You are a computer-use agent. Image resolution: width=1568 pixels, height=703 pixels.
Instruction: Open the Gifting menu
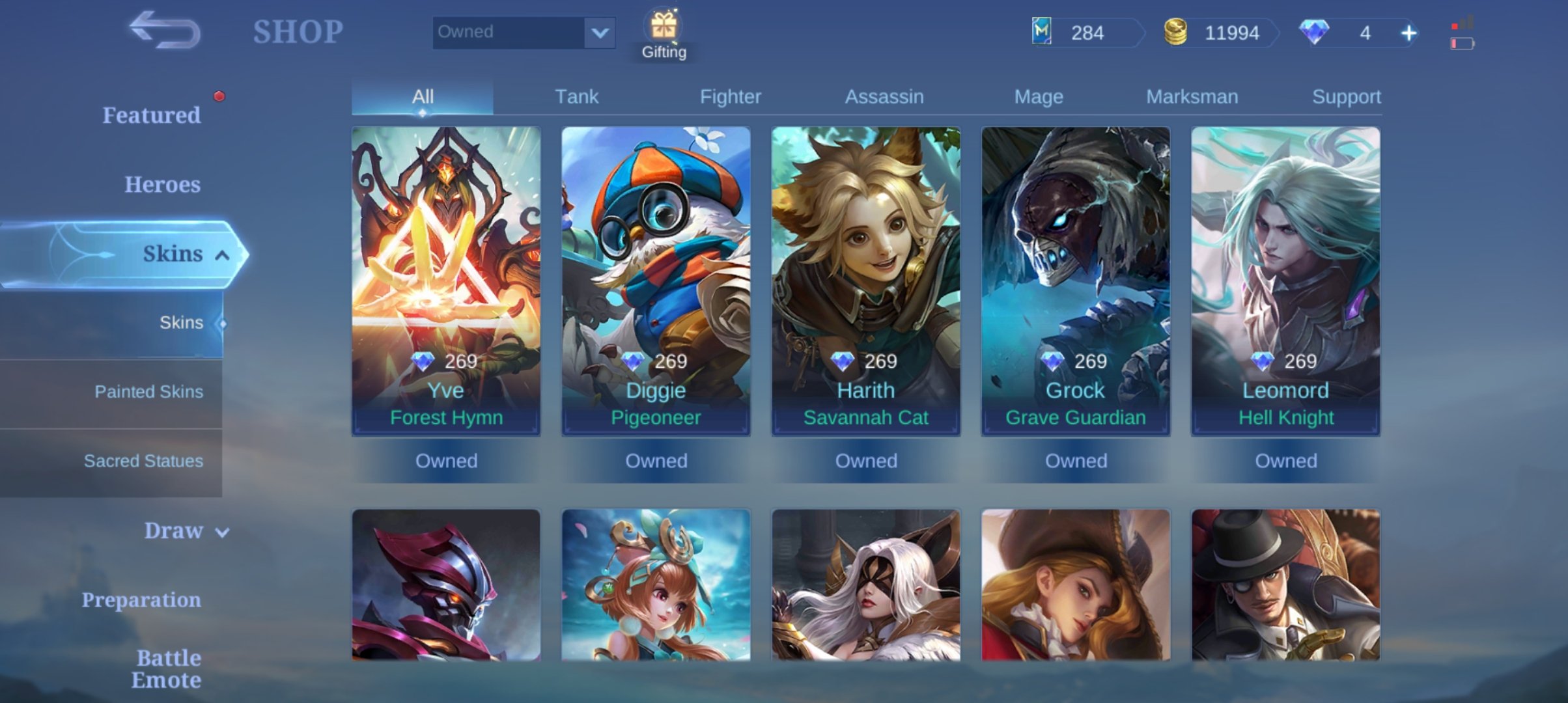tap(664, 35)
